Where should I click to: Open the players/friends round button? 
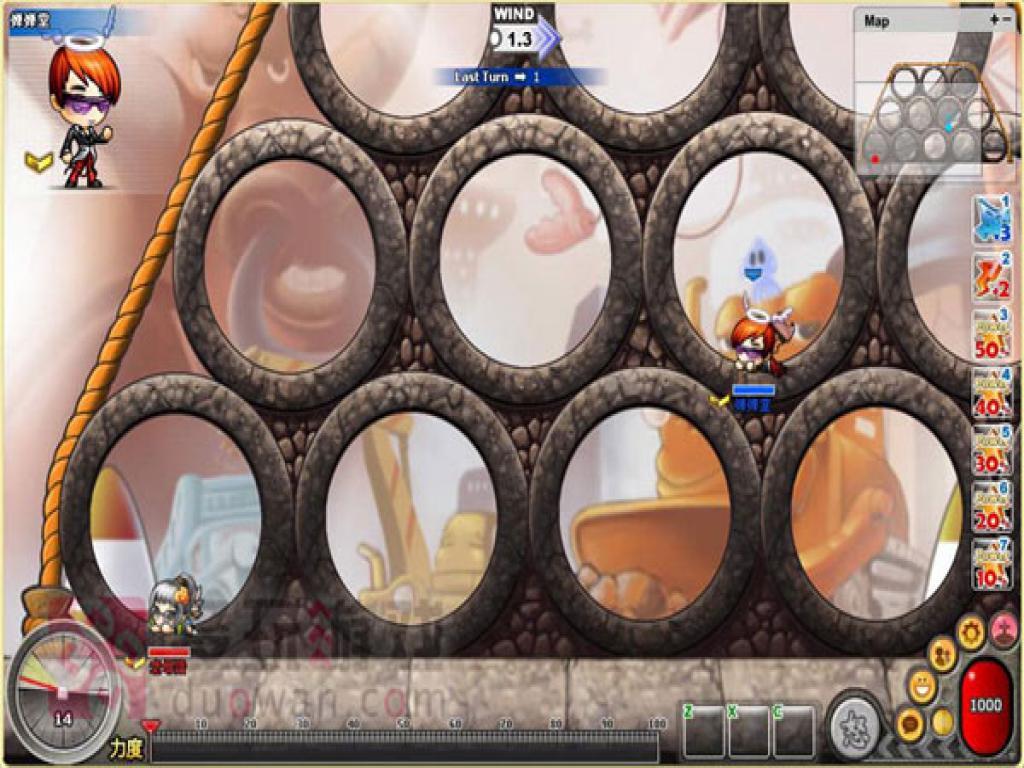942,653
